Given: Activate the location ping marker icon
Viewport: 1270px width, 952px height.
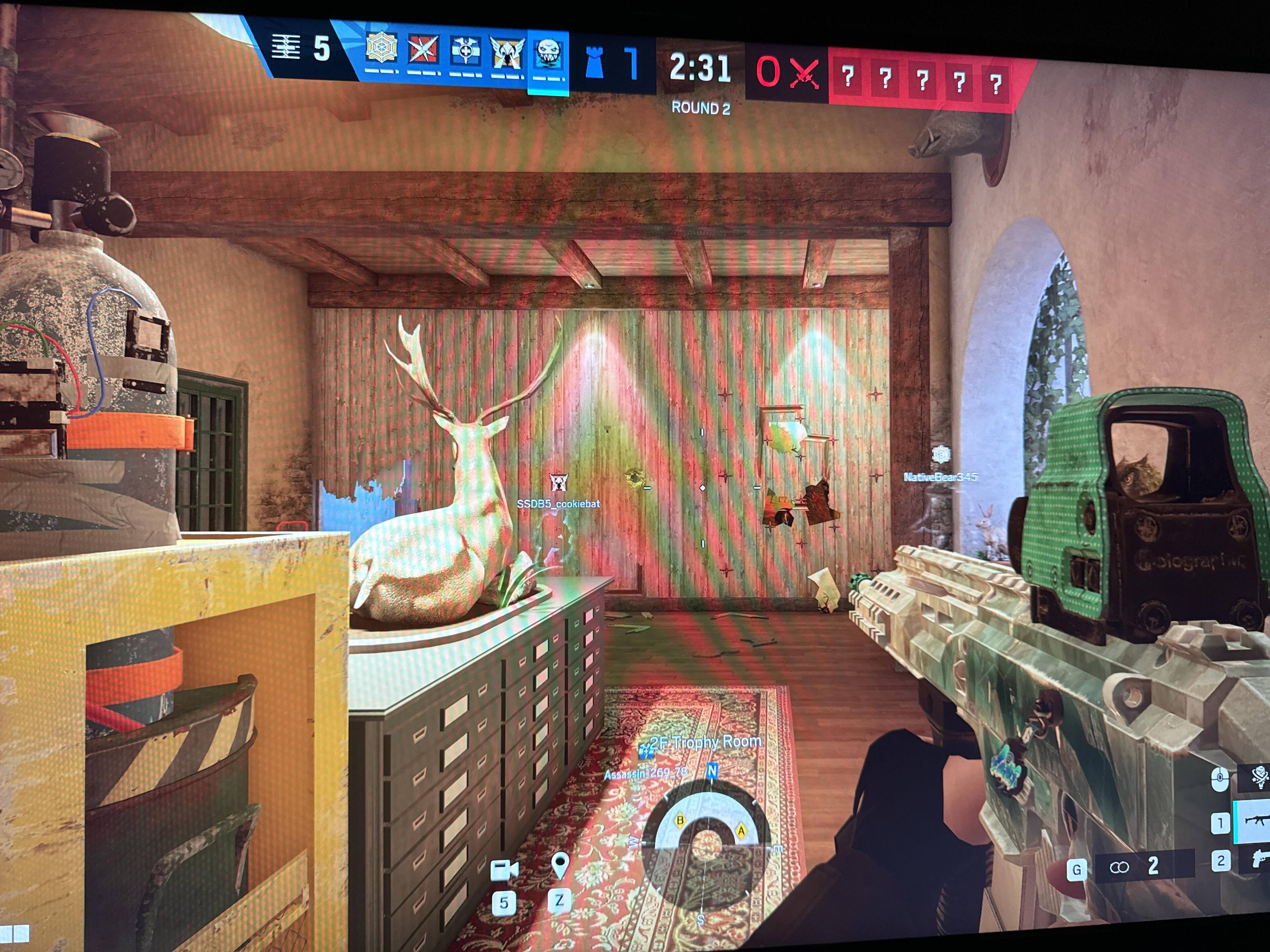Looking at the screenshot, I should coord(560,865).
